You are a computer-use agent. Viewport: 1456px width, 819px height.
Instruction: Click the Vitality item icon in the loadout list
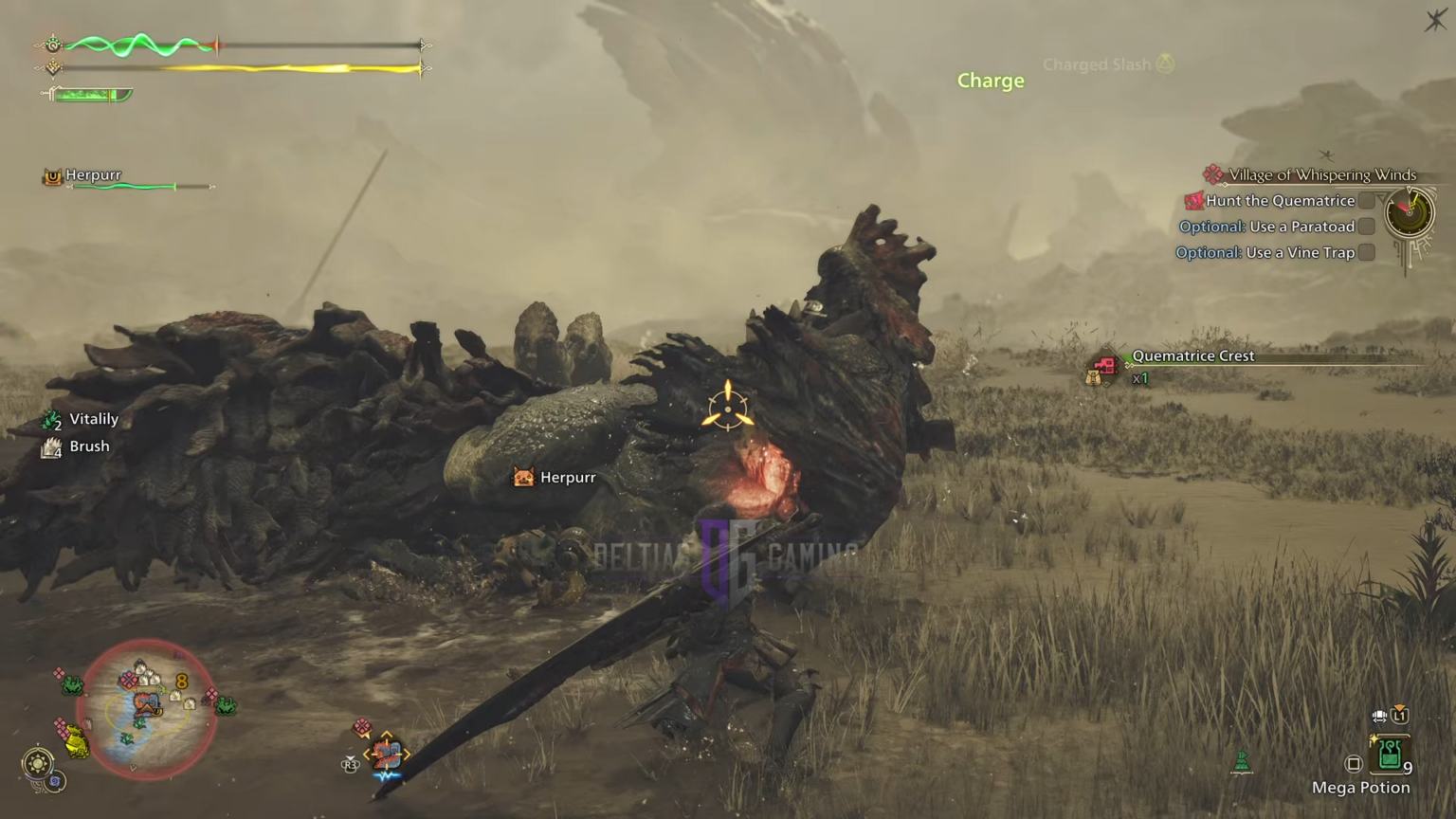[x=52, y=418]
